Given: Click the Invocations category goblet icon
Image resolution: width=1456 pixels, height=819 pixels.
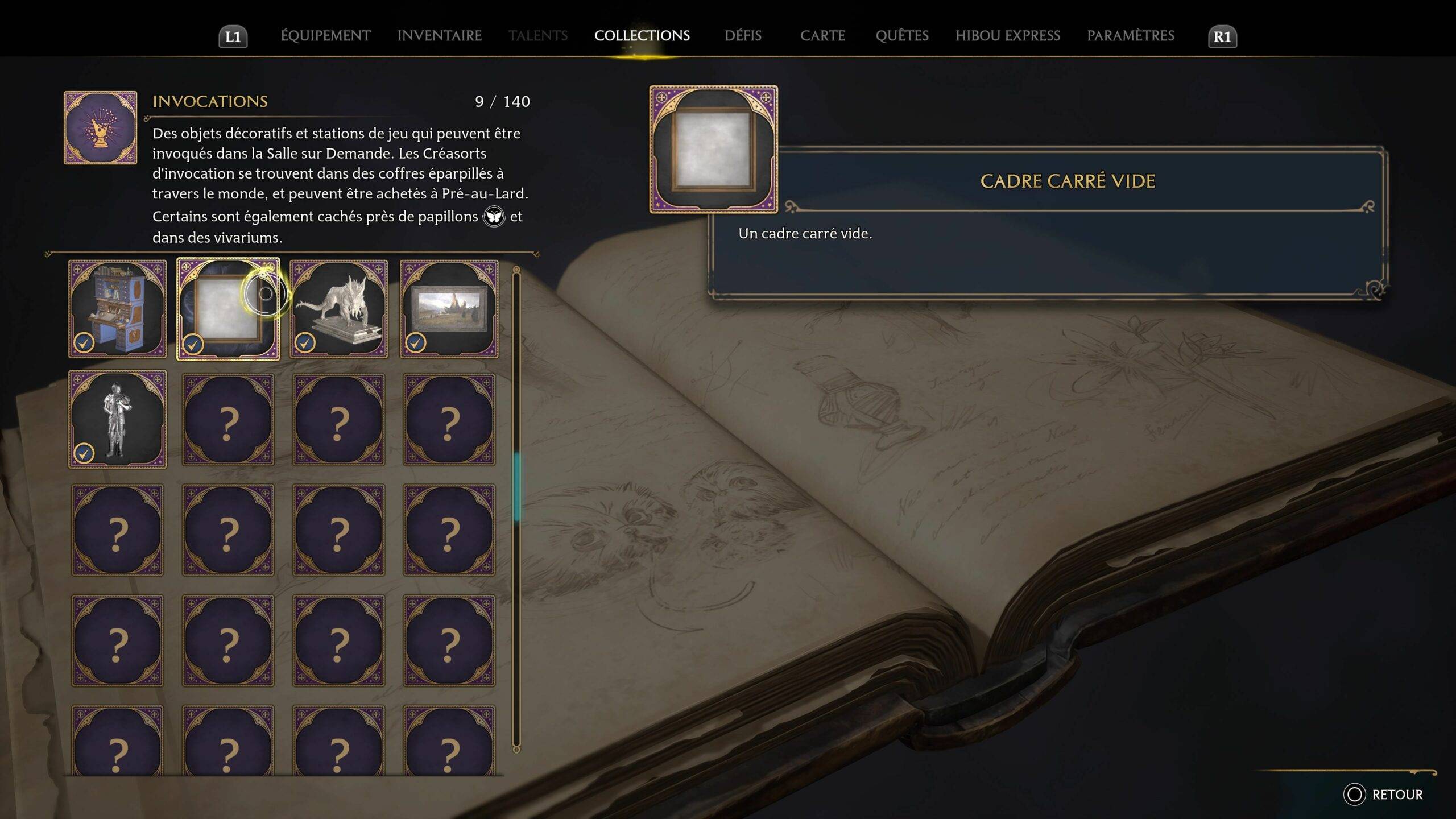Looking at the screenshot, I should point(101,128).
